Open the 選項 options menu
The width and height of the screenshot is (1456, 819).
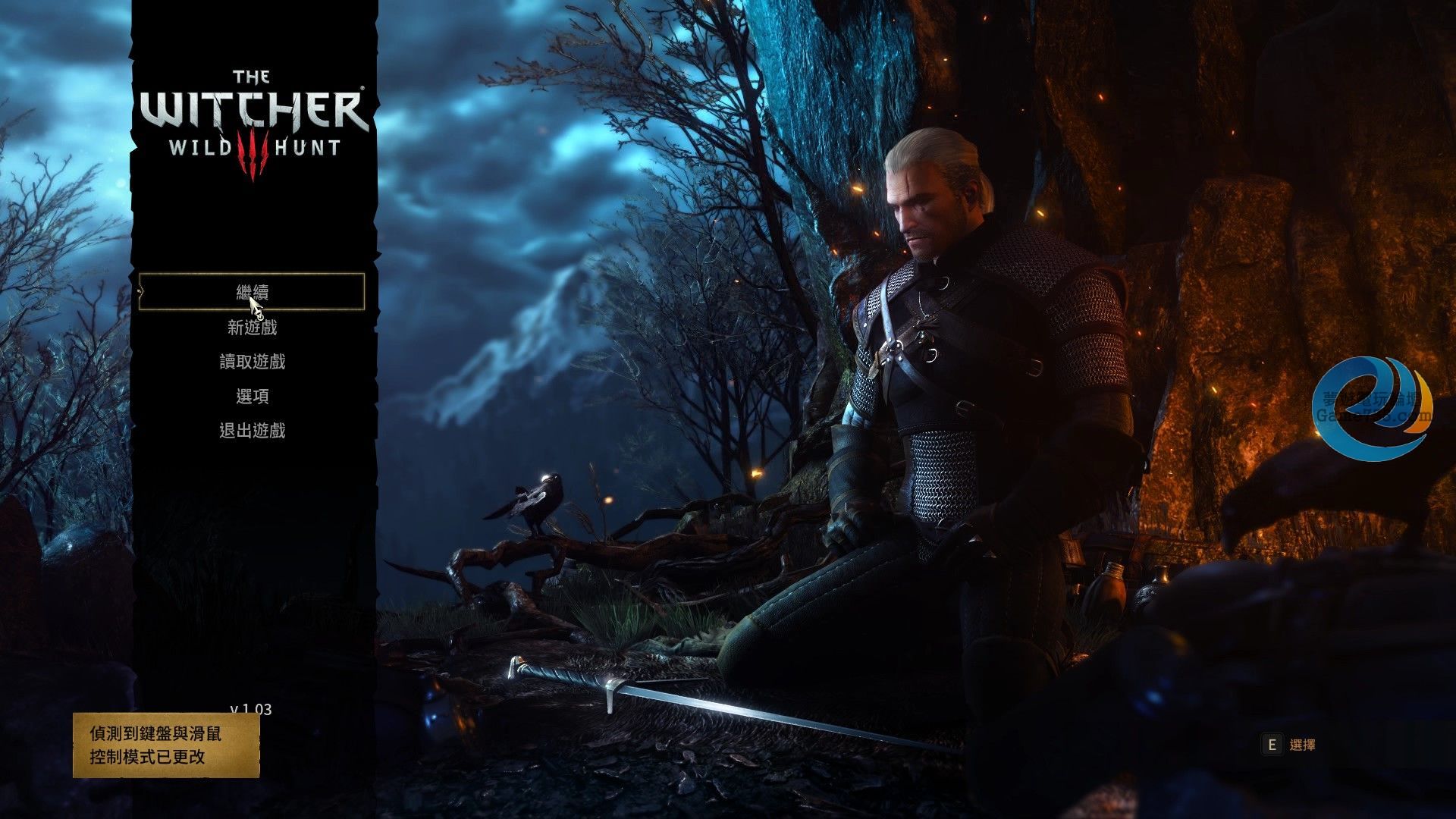pos(252,396)
